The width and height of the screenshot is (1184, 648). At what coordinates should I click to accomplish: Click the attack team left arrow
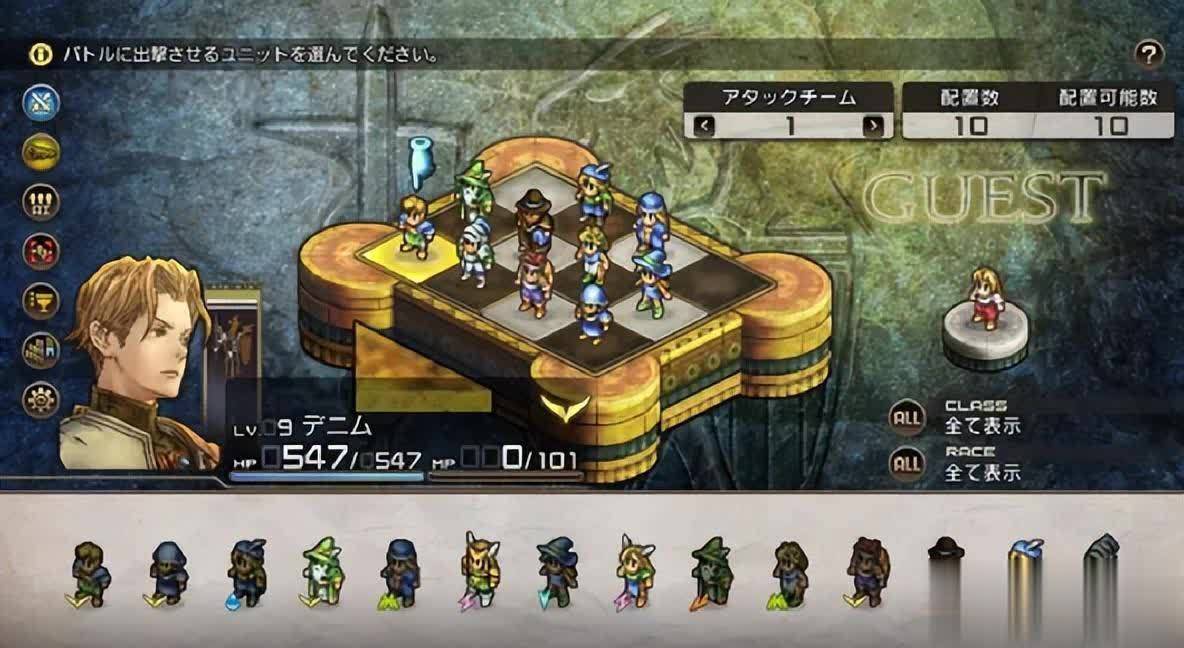(704, 126)
